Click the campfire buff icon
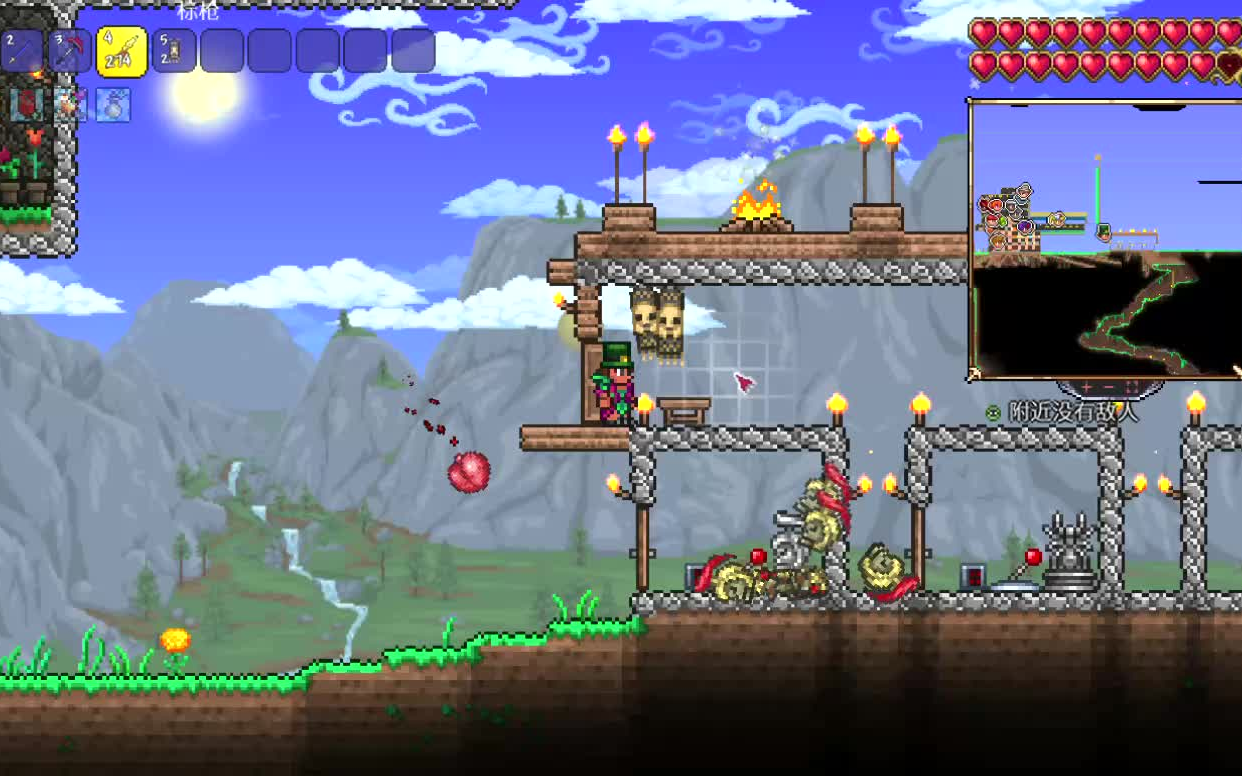The image size is (1242, 776). [x=70, y=104]
